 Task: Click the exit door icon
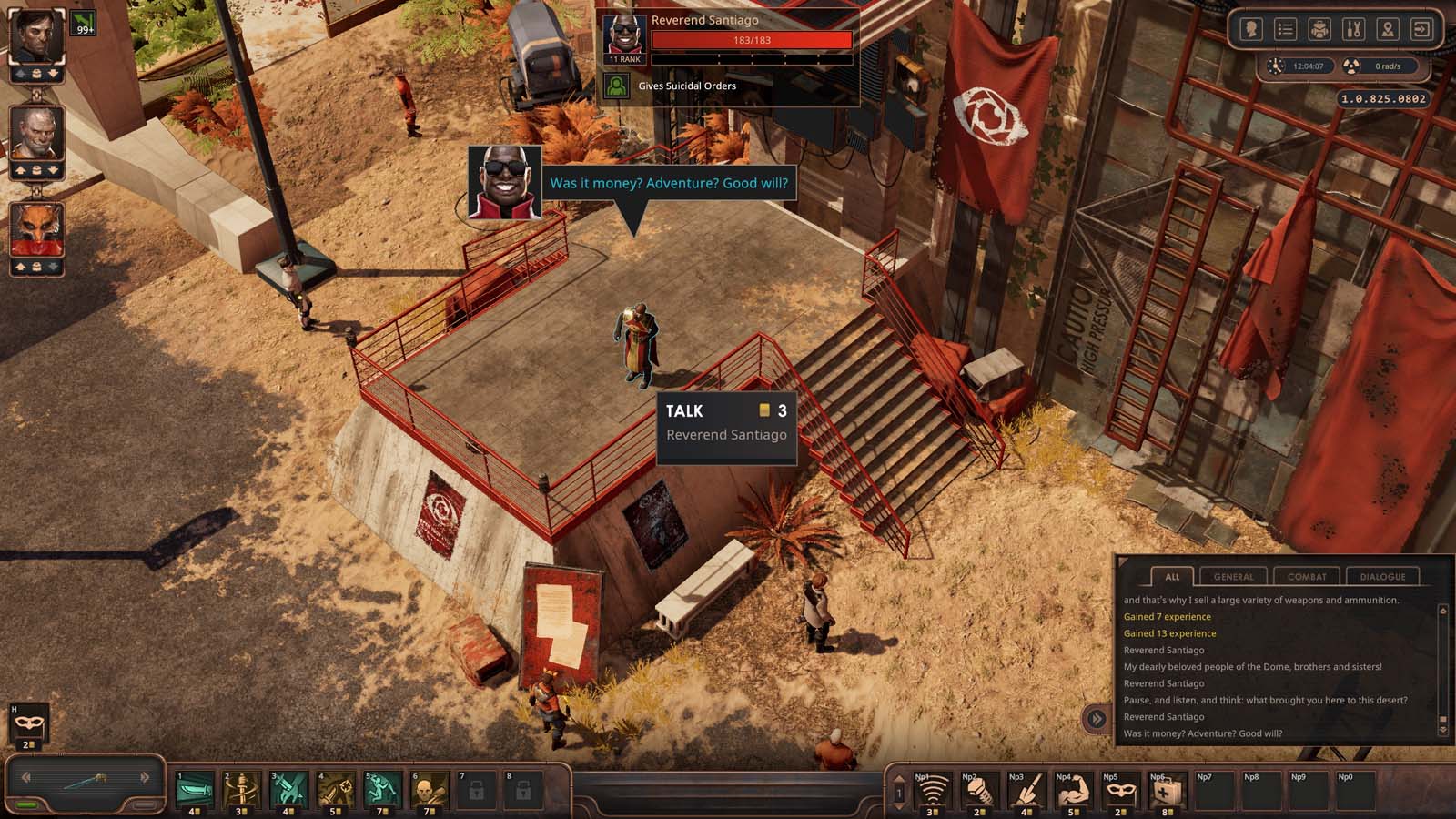1421,30
